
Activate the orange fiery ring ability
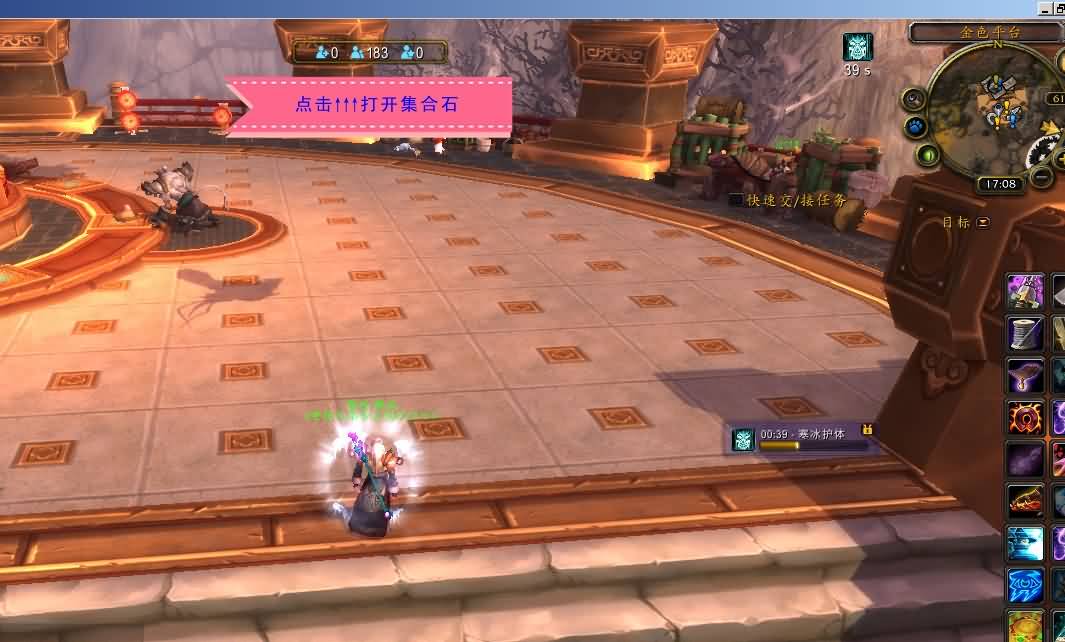pos(1025,417)
